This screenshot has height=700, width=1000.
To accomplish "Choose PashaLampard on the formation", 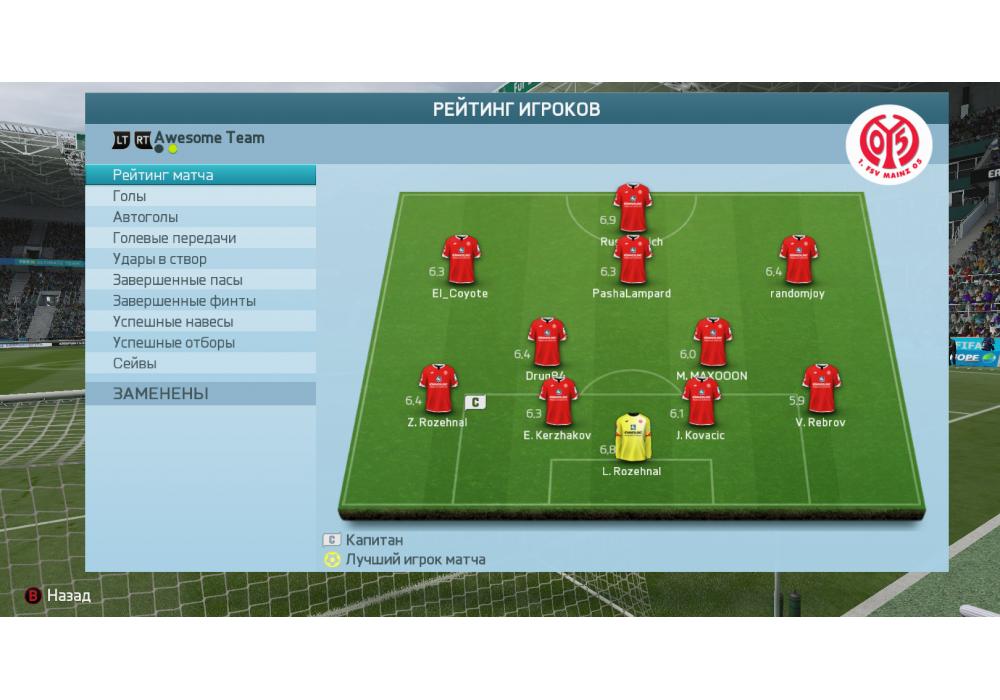I will pos(632,262).
